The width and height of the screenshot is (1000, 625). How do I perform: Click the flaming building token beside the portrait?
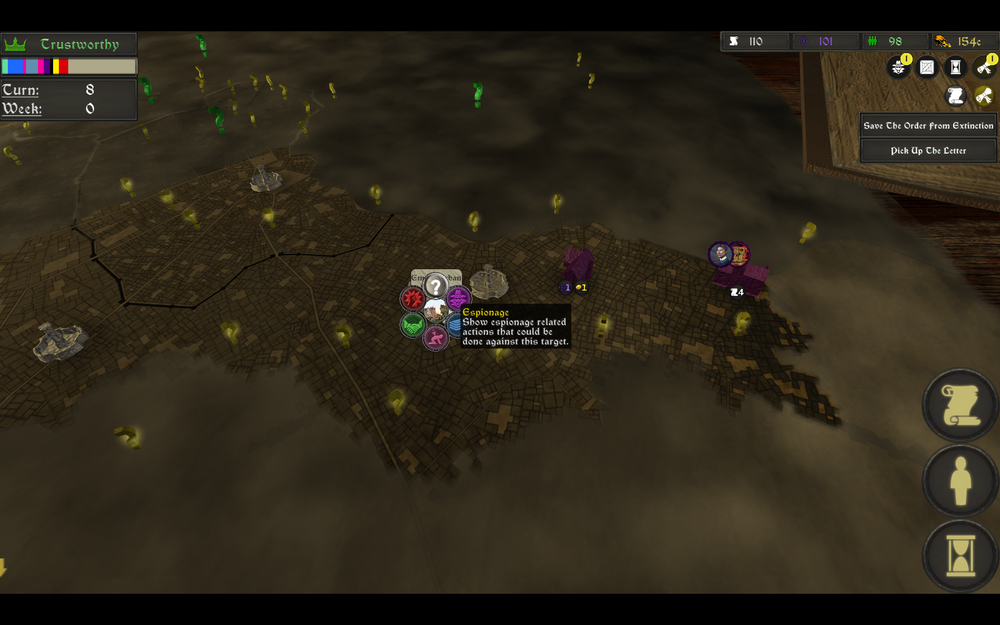[739, 254]
